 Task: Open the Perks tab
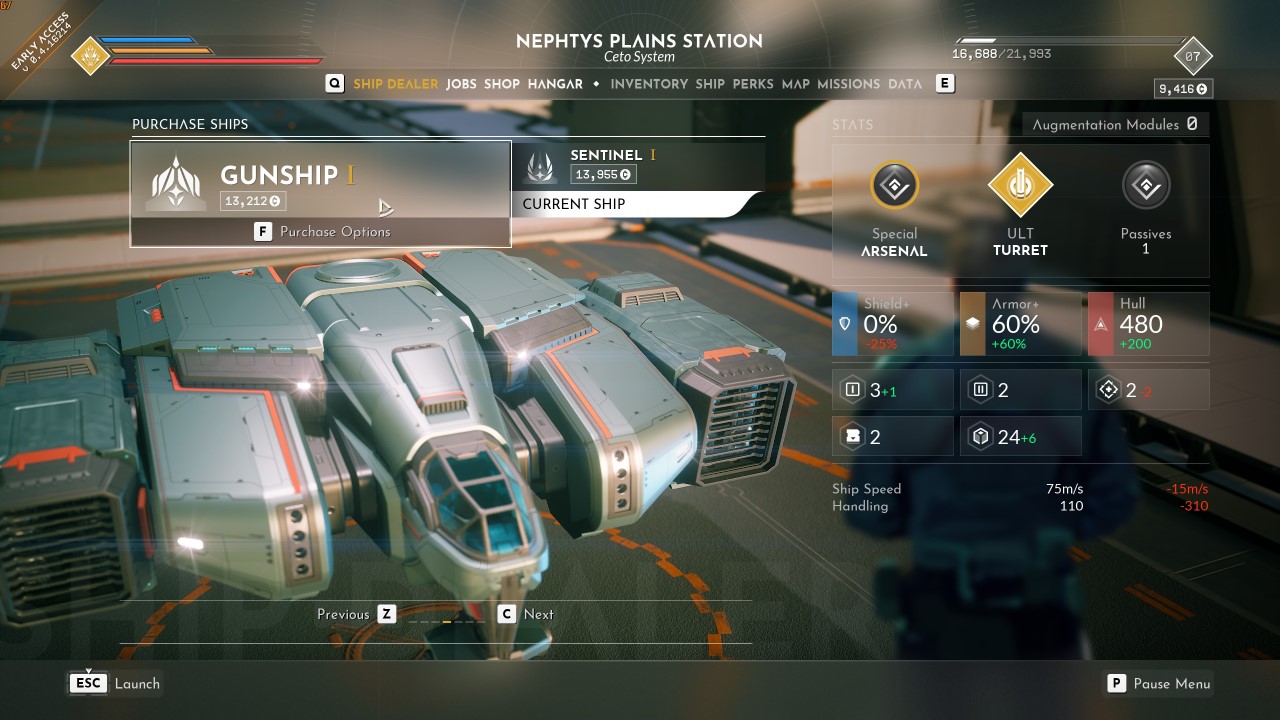pyautogui.click(x=753, y=84)
